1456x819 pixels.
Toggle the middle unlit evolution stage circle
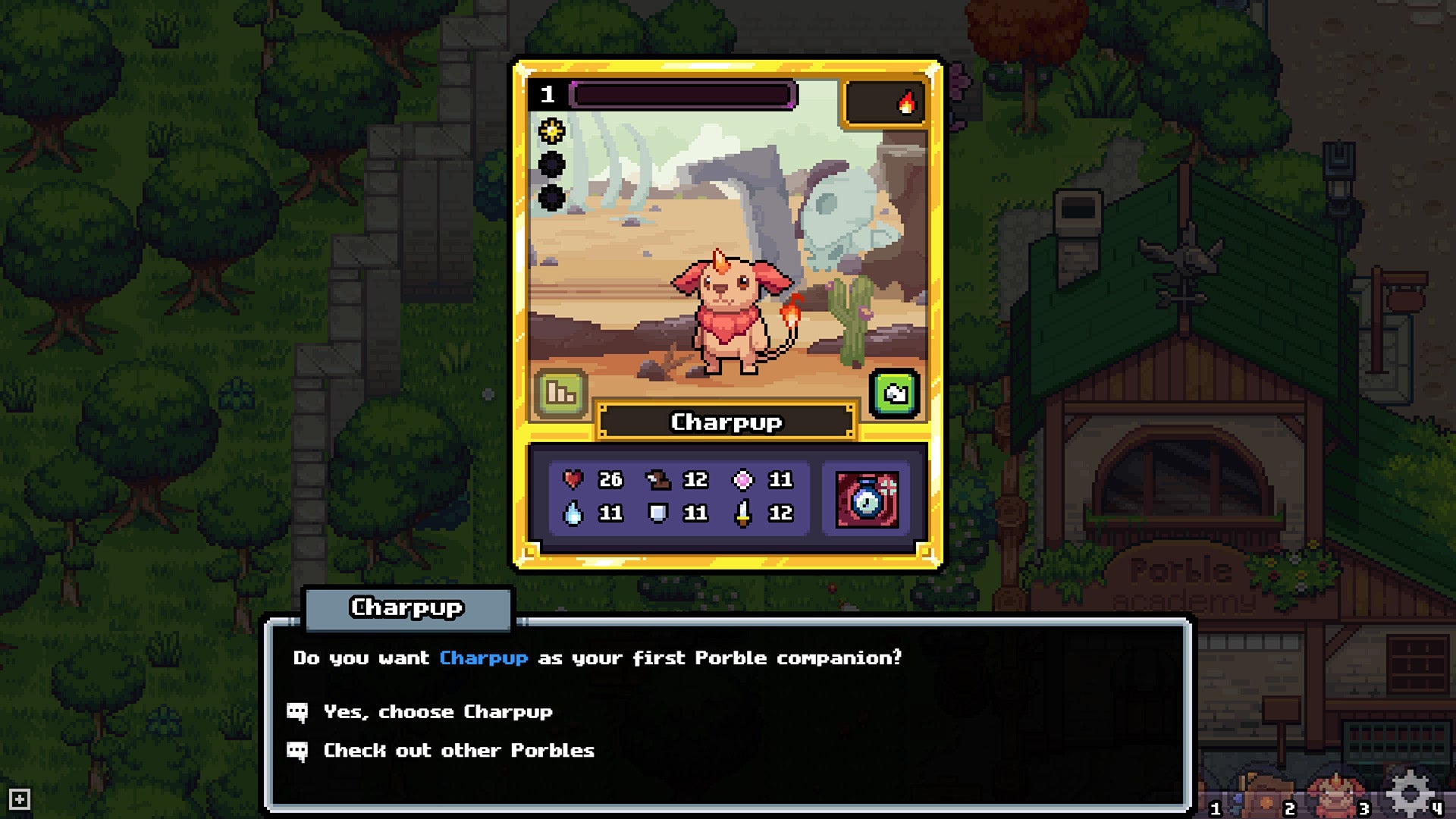(x=553, y=164)
